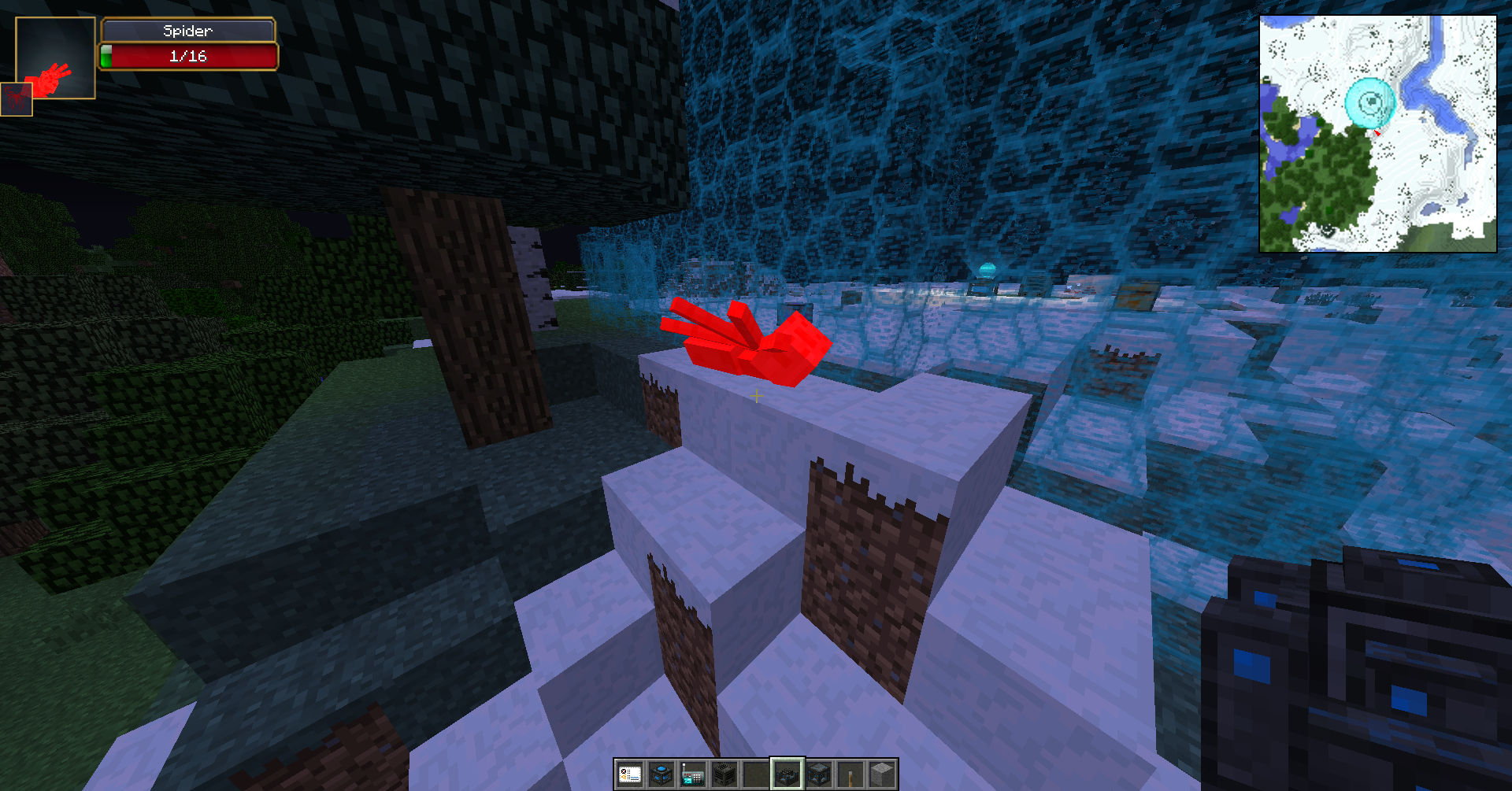Select the blue-speckled dark cube hotbar slot
Viewport: 1512px width, 791px height.
pyautogui.click(x=819, y=775)
